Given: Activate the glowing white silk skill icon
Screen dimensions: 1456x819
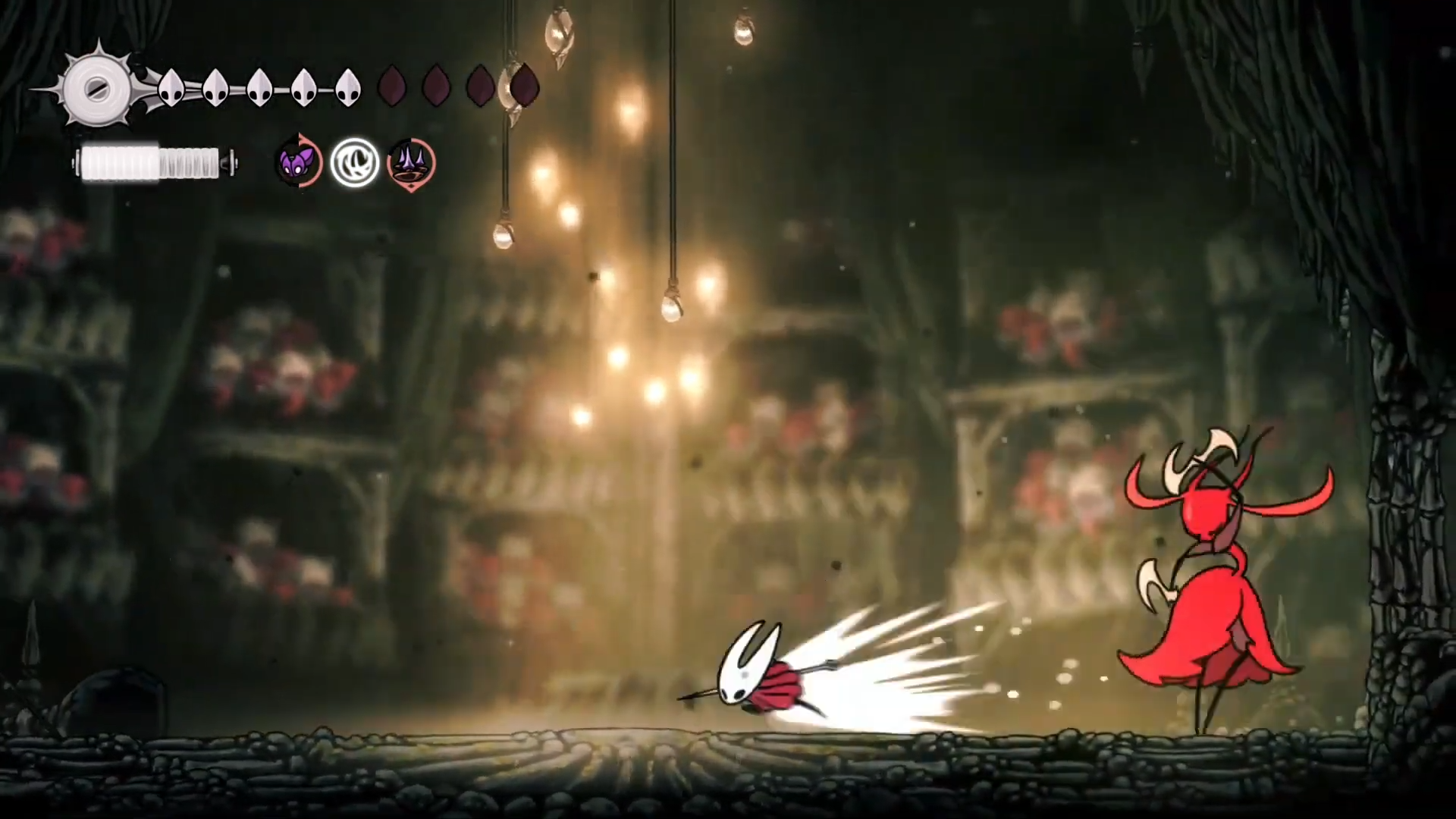Looking at the screenshot, I should (355, 162).
